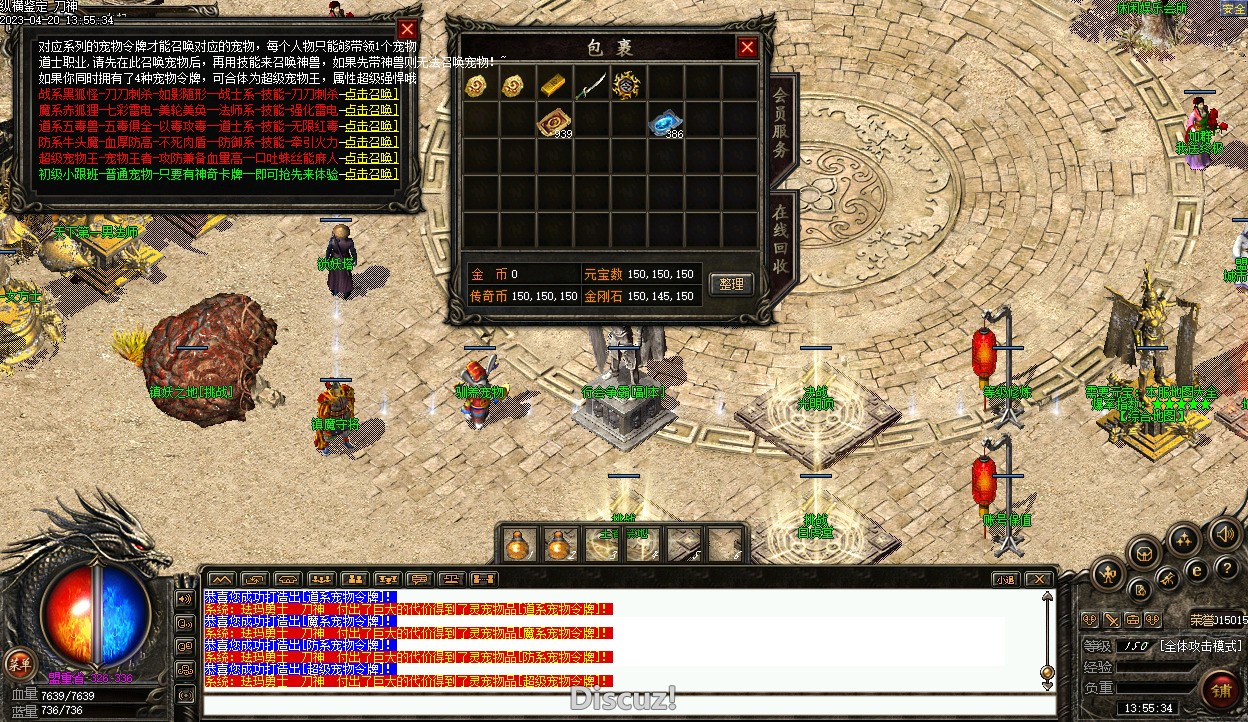This screenshot has width=1248, height=722.
Task: Summon the 初级小跟班 pet via 点击召唤
Action: pyautogui.click(x=370, y=174)
